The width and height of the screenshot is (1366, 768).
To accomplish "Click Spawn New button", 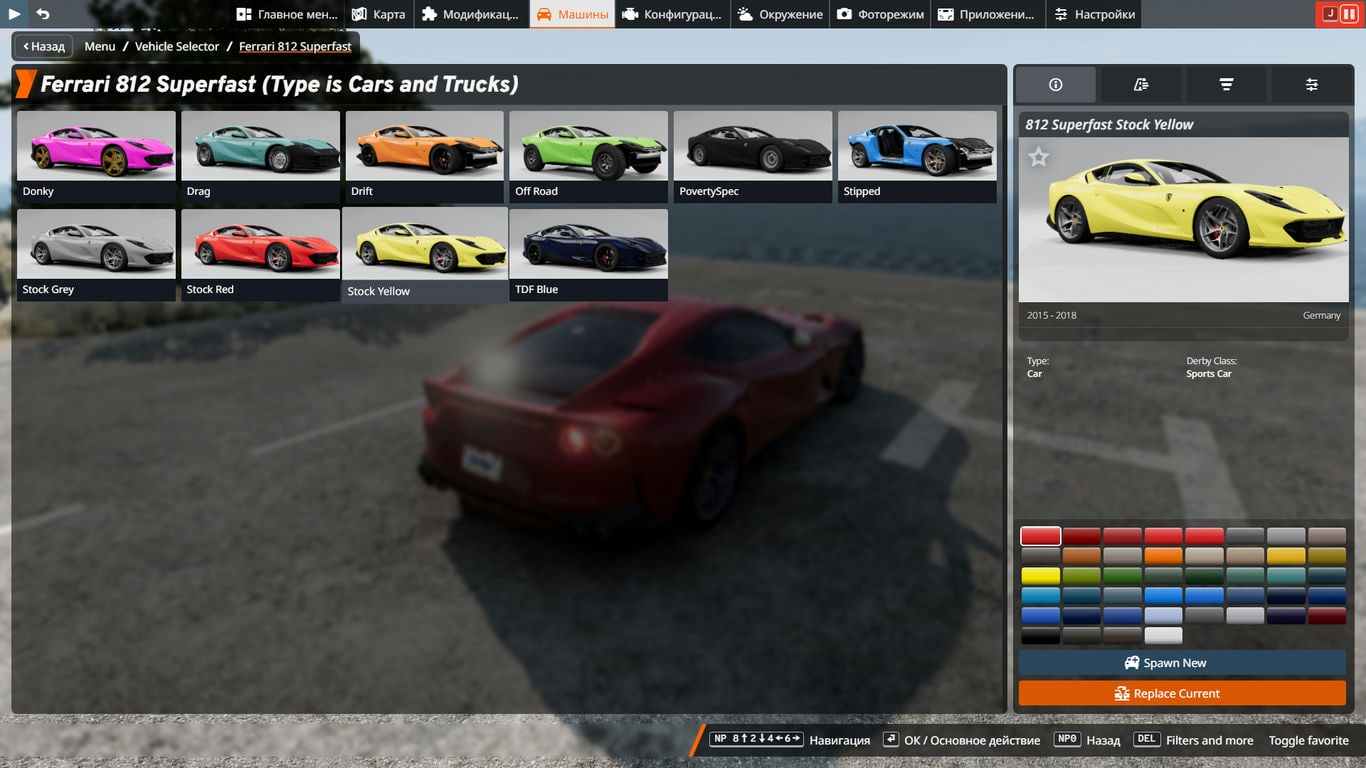I will (x=1182, y=663).
